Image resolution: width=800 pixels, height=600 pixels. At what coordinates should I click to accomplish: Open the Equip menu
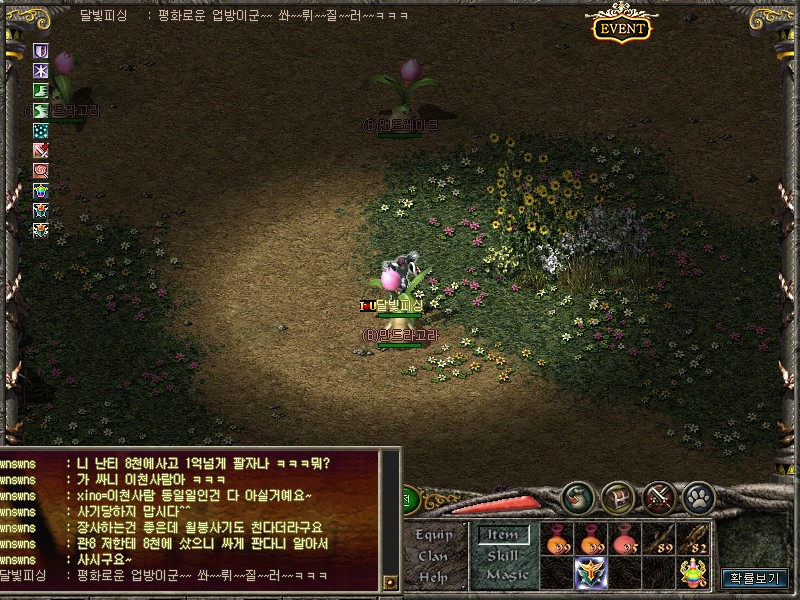433,535
